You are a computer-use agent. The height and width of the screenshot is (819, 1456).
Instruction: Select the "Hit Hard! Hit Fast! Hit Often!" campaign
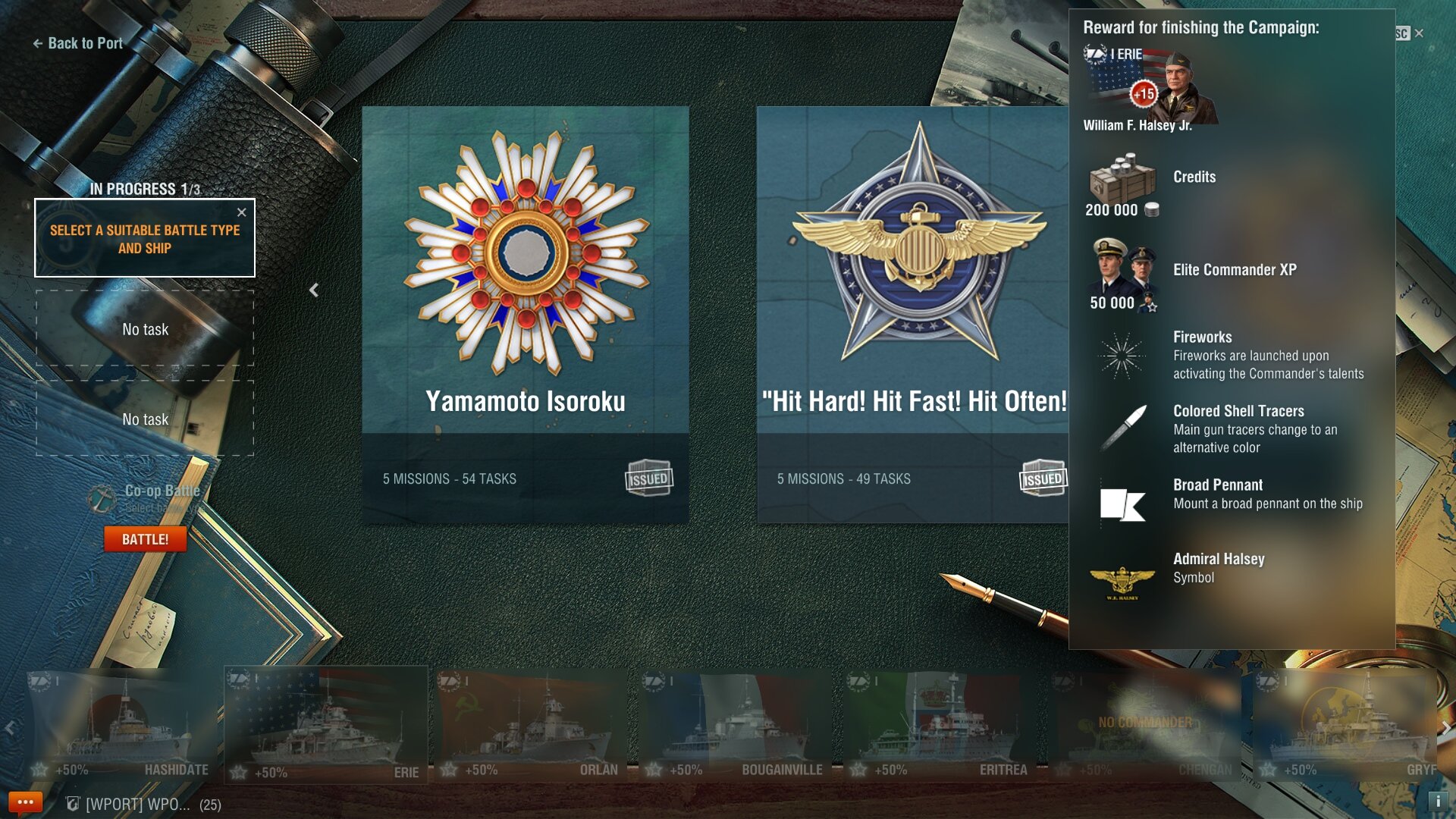coord(913,314)
